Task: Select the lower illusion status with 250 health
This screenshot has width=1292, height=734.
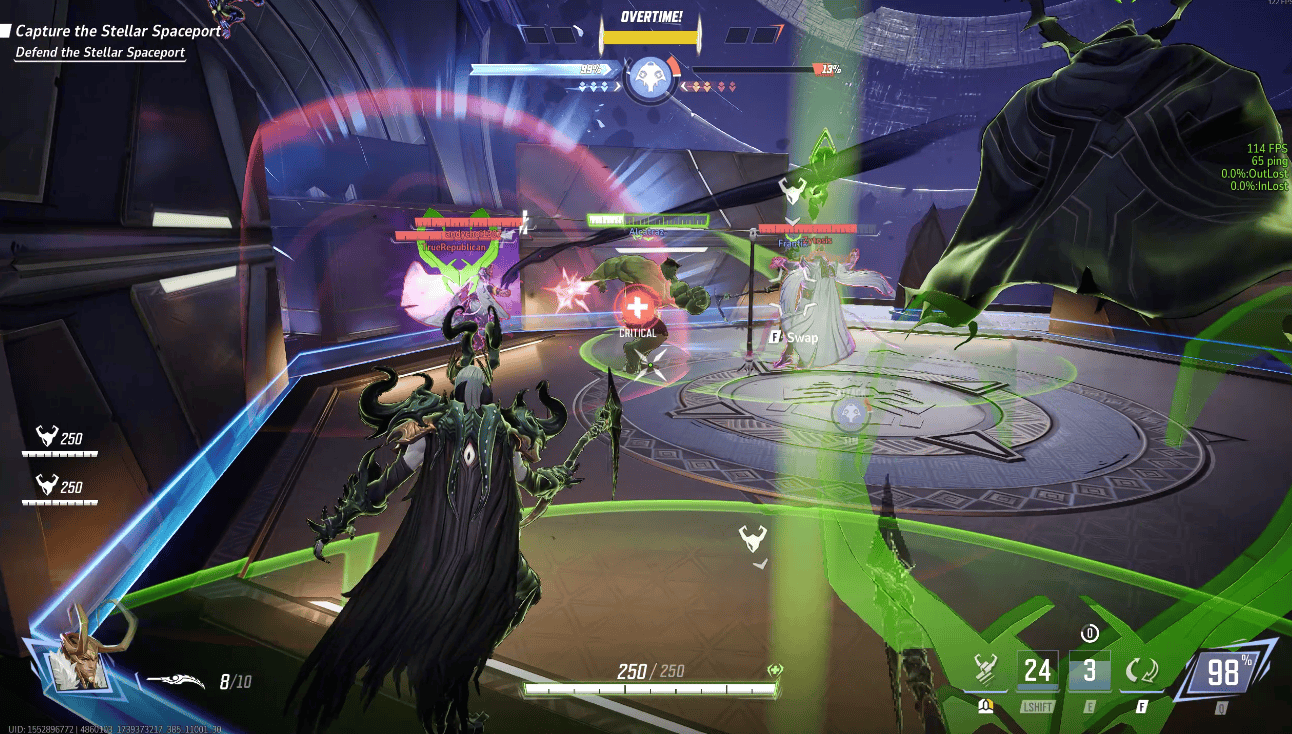Action: 60,489
